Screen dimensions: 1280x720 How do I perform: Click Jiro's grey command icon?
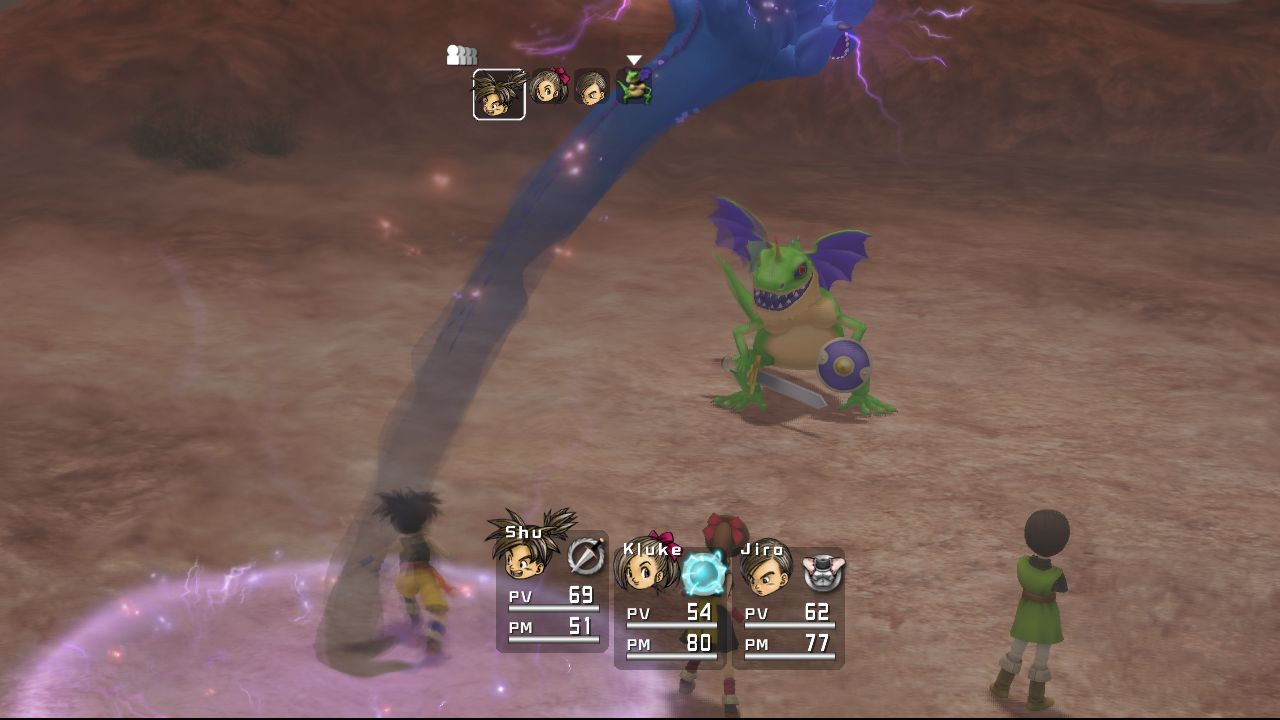pos(823,573)
